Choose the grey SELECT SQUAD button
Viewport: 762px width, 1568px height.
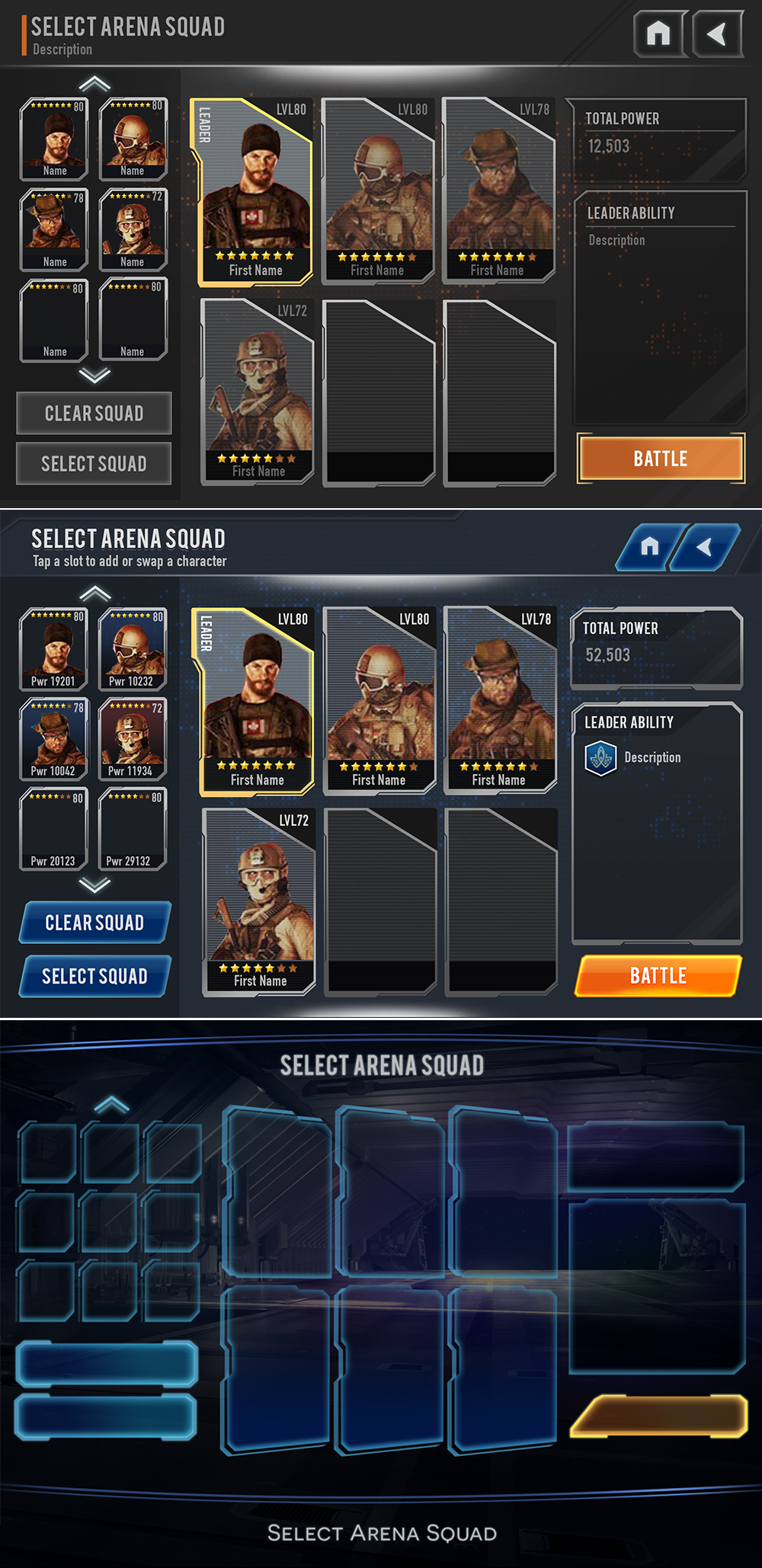[x=94, y=463]
